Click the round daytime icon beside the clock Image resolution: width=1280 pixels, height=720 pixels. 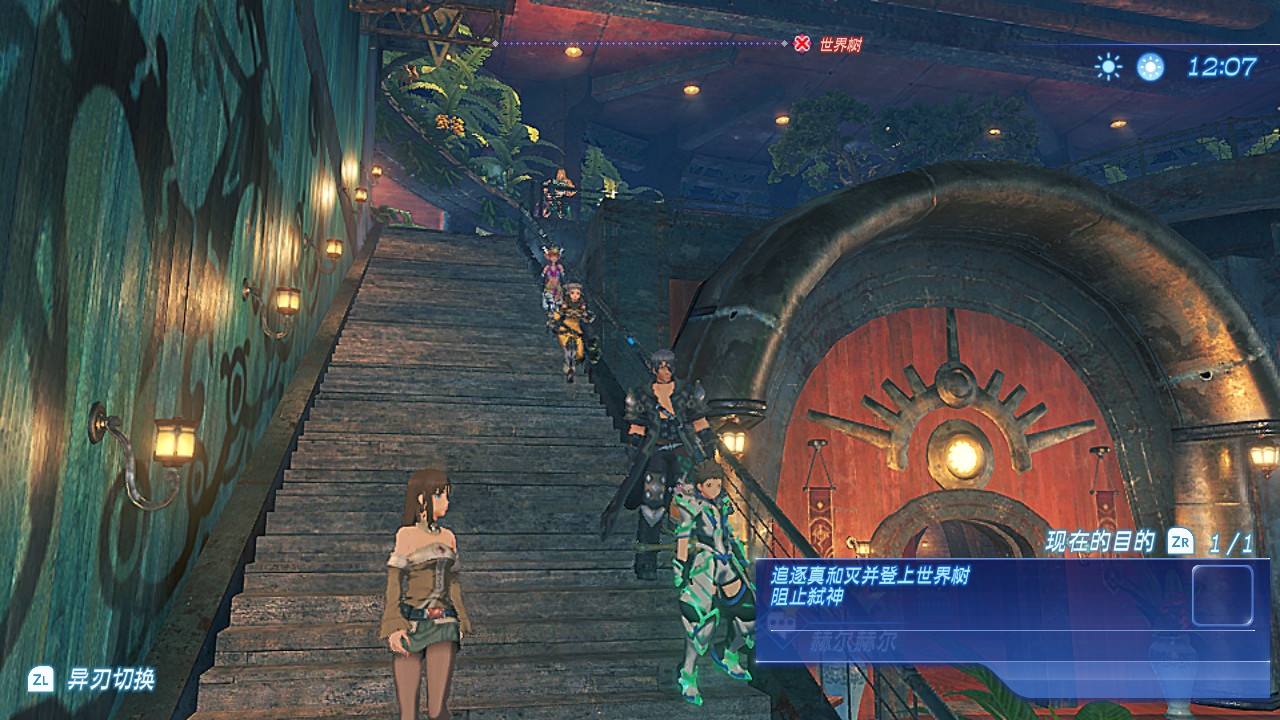1150,67
